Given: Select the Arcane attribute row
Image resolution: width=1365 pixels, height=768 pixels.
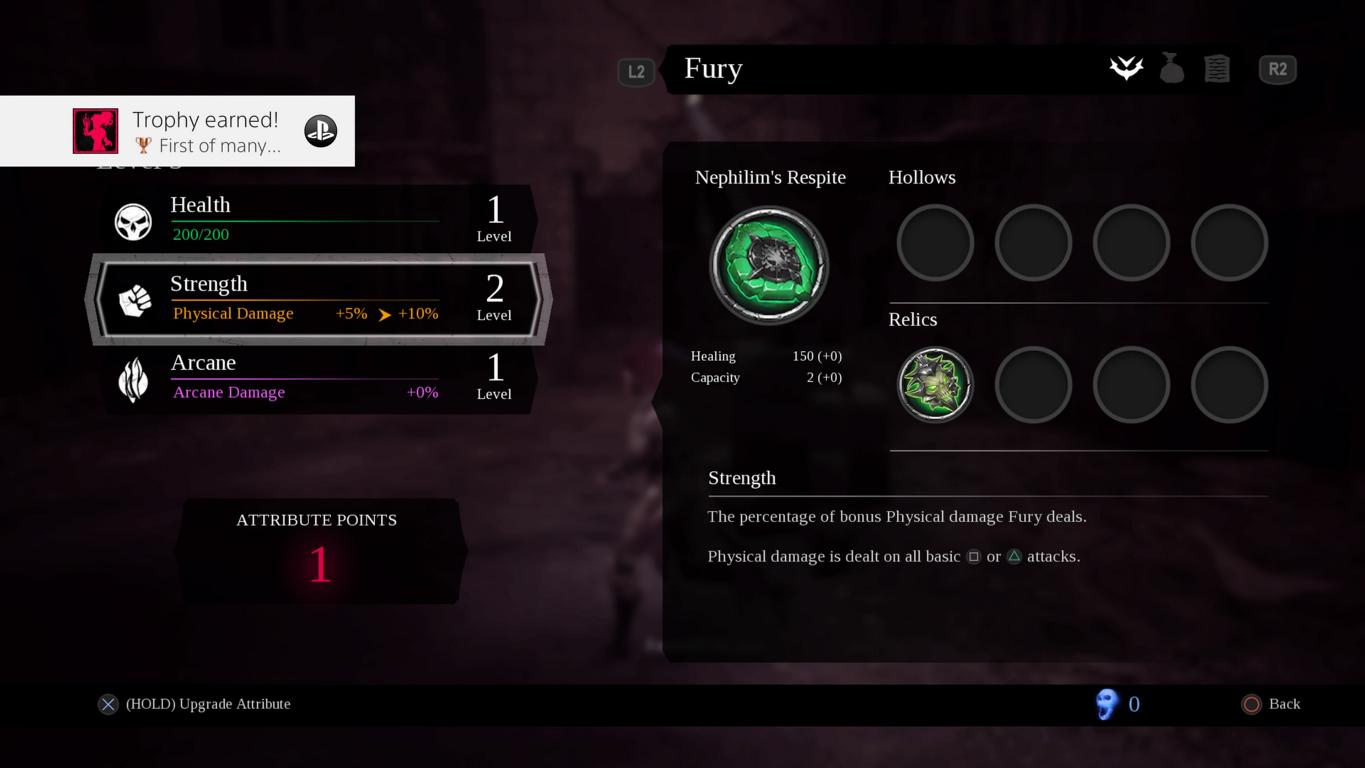Looking at the screenshot, I should (320, 378).
